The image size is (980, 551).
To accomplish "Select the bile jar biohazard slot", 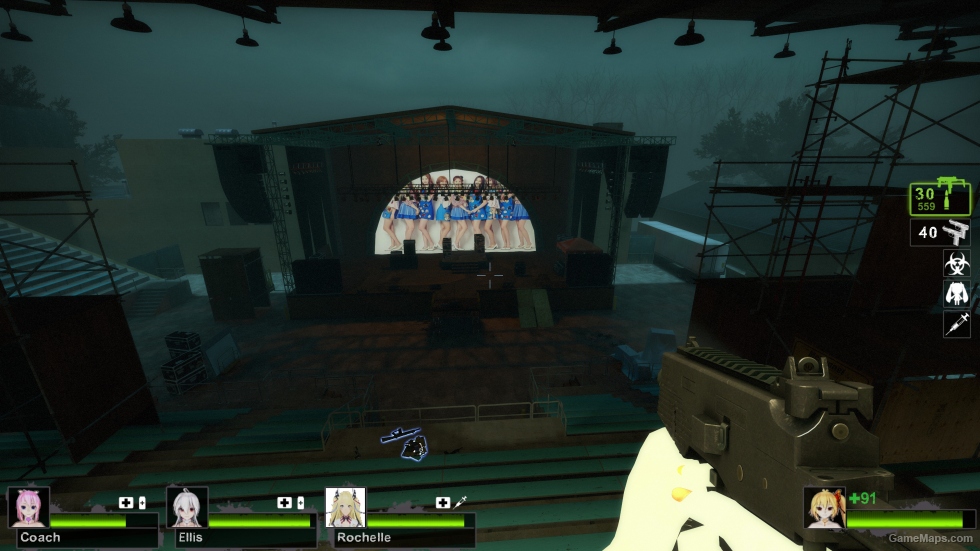I will [x=957, y=263].
